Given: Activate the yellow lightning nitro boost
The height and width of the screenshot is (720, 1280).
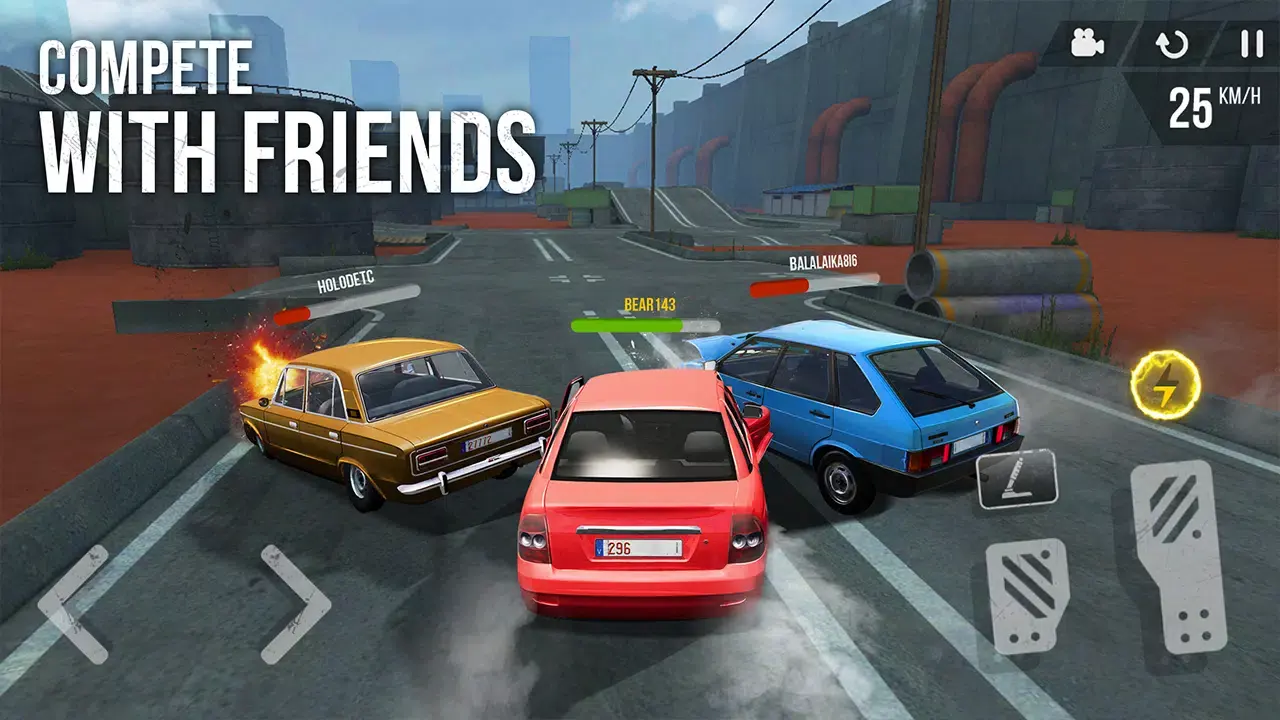Looking at the screenshot, I should [x=1164, y=380].
